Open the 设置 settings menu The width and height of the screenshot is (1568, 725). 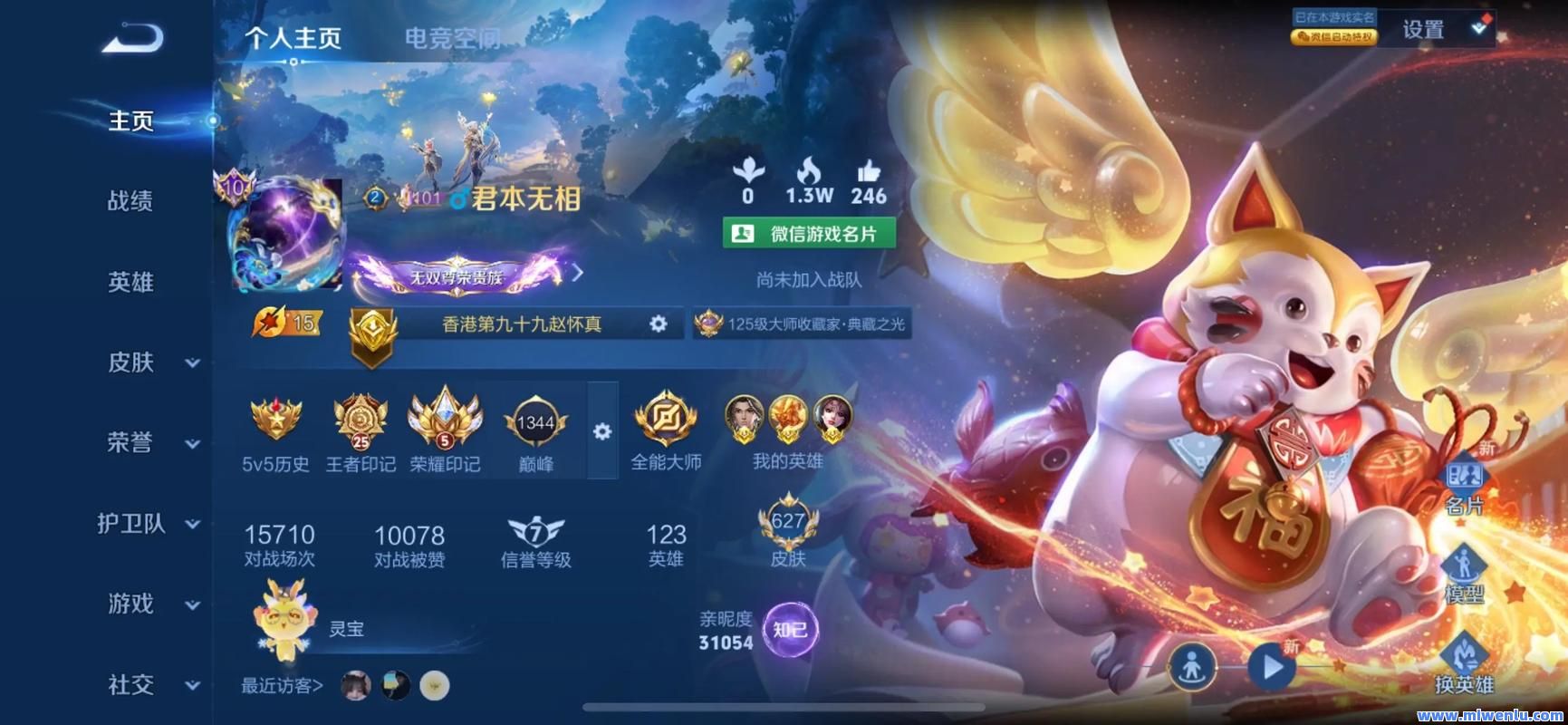point(1421,29)
